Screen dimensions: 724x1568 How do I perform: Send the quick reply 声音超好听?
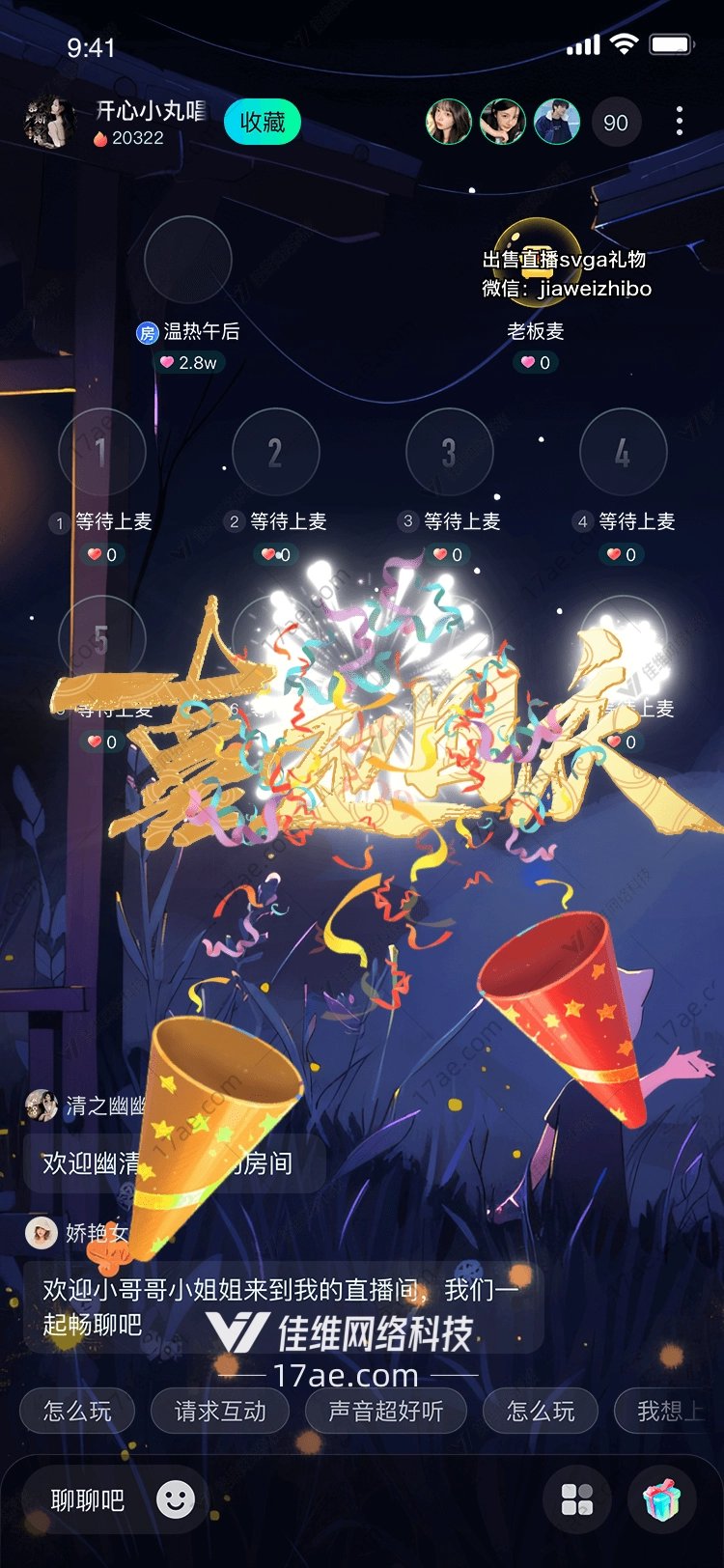385,1412
